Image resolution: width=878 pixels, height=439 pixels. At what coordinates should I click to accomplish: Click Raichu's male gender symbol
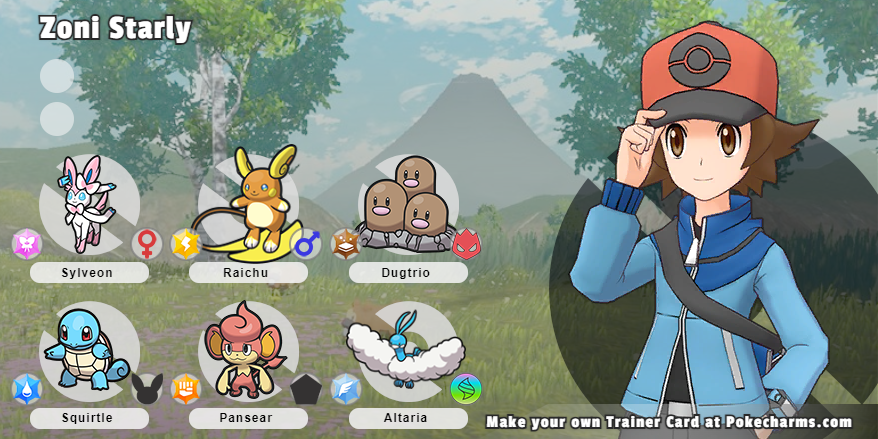click(306, 244)
